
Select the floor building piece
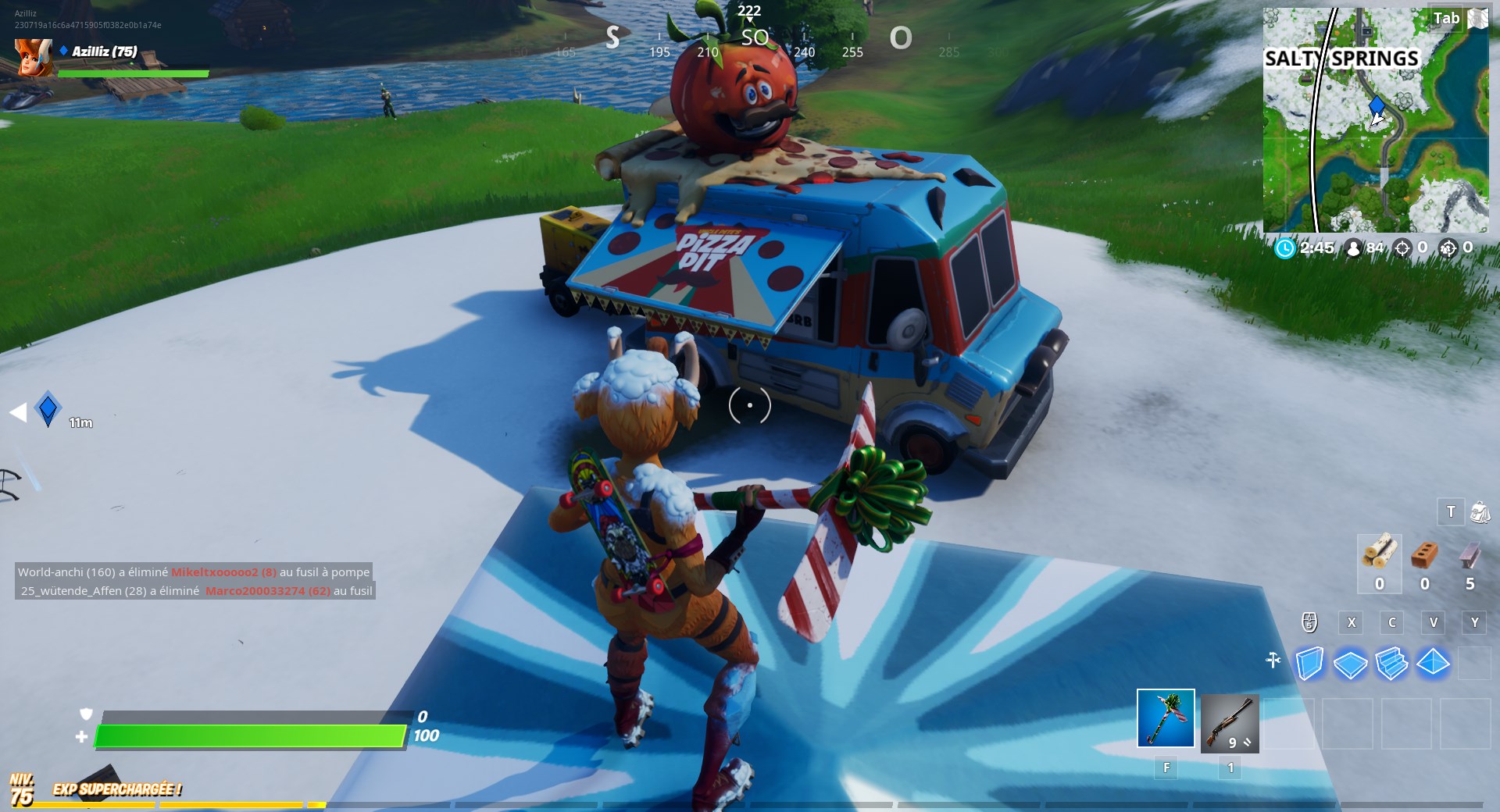1349,662
